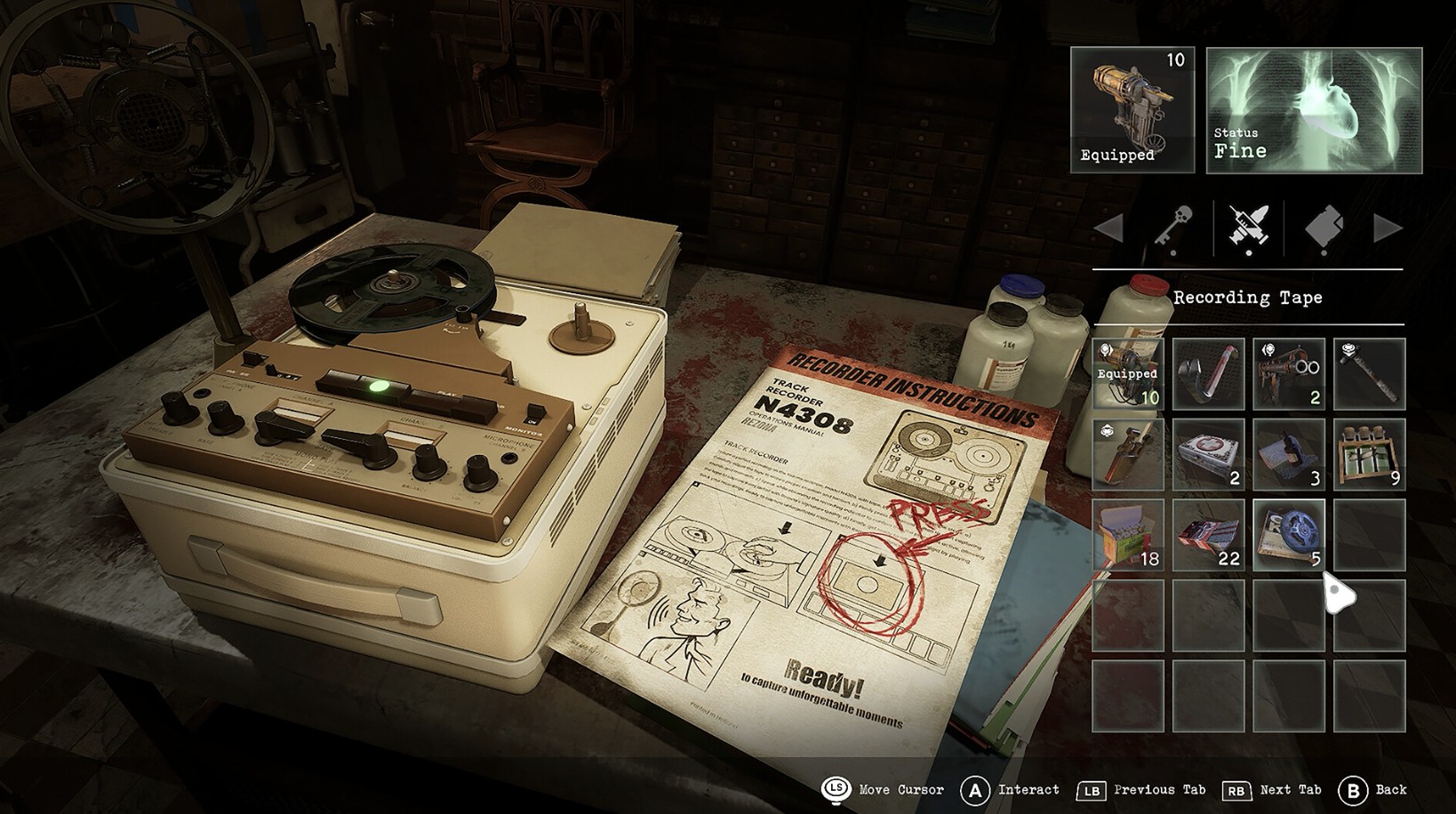This screenshot has width=1456, height=814.
Task: Select the shotgun shell box slot
Action: (x=1127, y=534)
